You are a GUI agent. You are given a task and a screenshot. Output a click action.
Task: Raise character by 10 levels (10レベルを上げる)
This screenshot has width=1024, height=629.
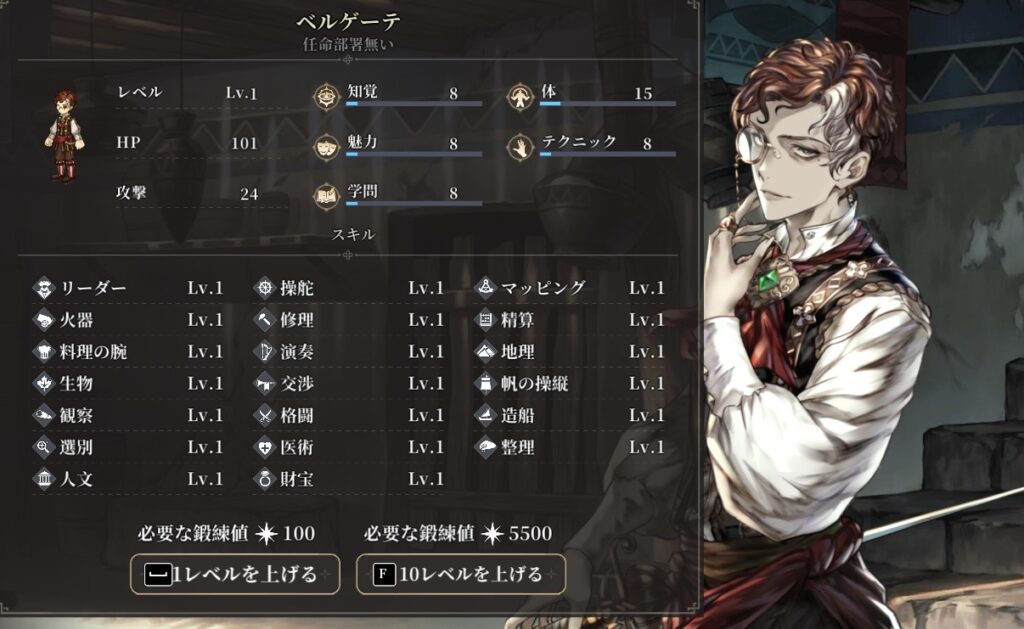(x=461, y=574)
